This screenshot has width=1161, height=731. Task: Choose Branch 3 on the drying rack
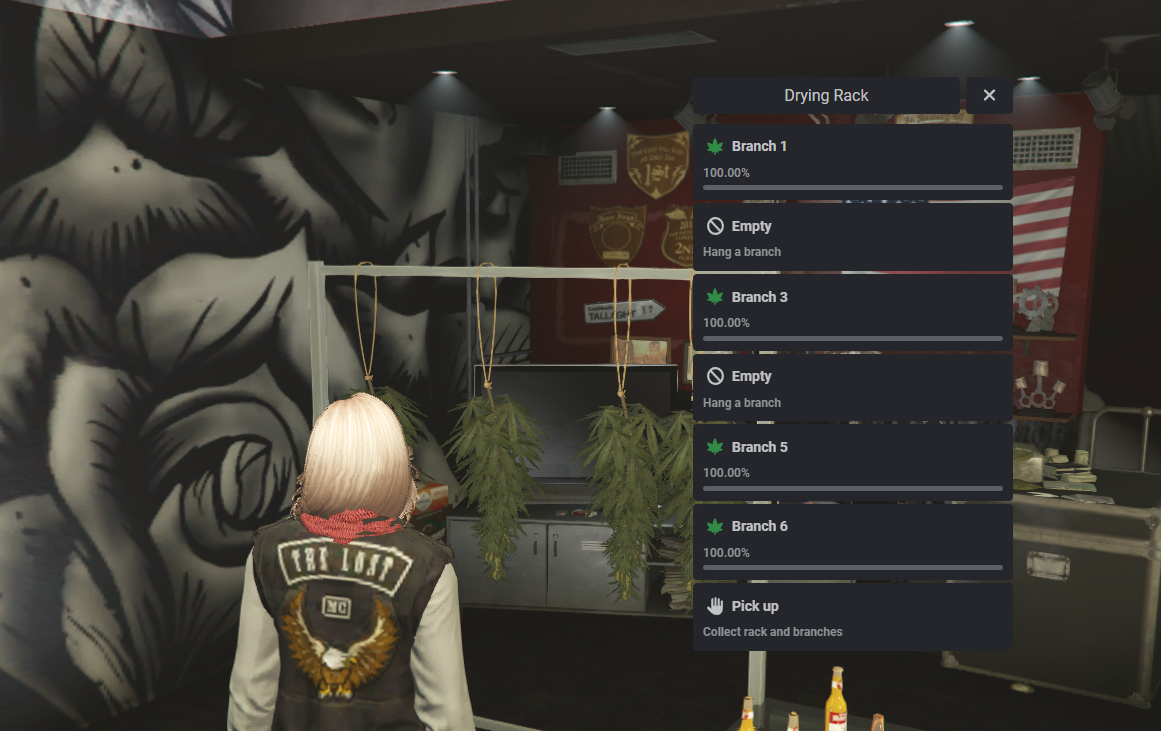pyautogui.click(x=852, y=312)
